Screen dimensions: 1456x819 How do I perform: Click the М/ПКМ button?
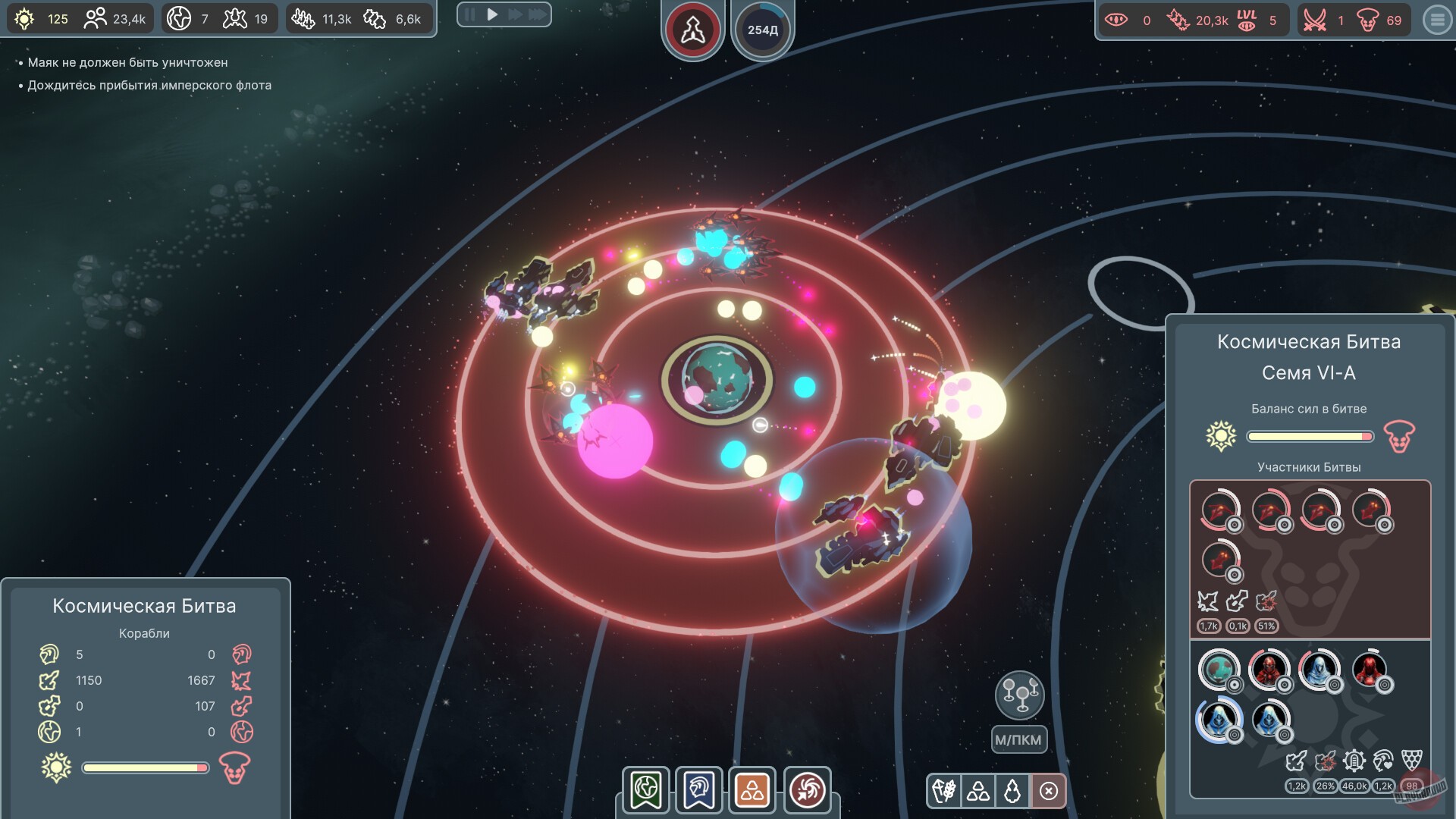[x=1019, y=739]
